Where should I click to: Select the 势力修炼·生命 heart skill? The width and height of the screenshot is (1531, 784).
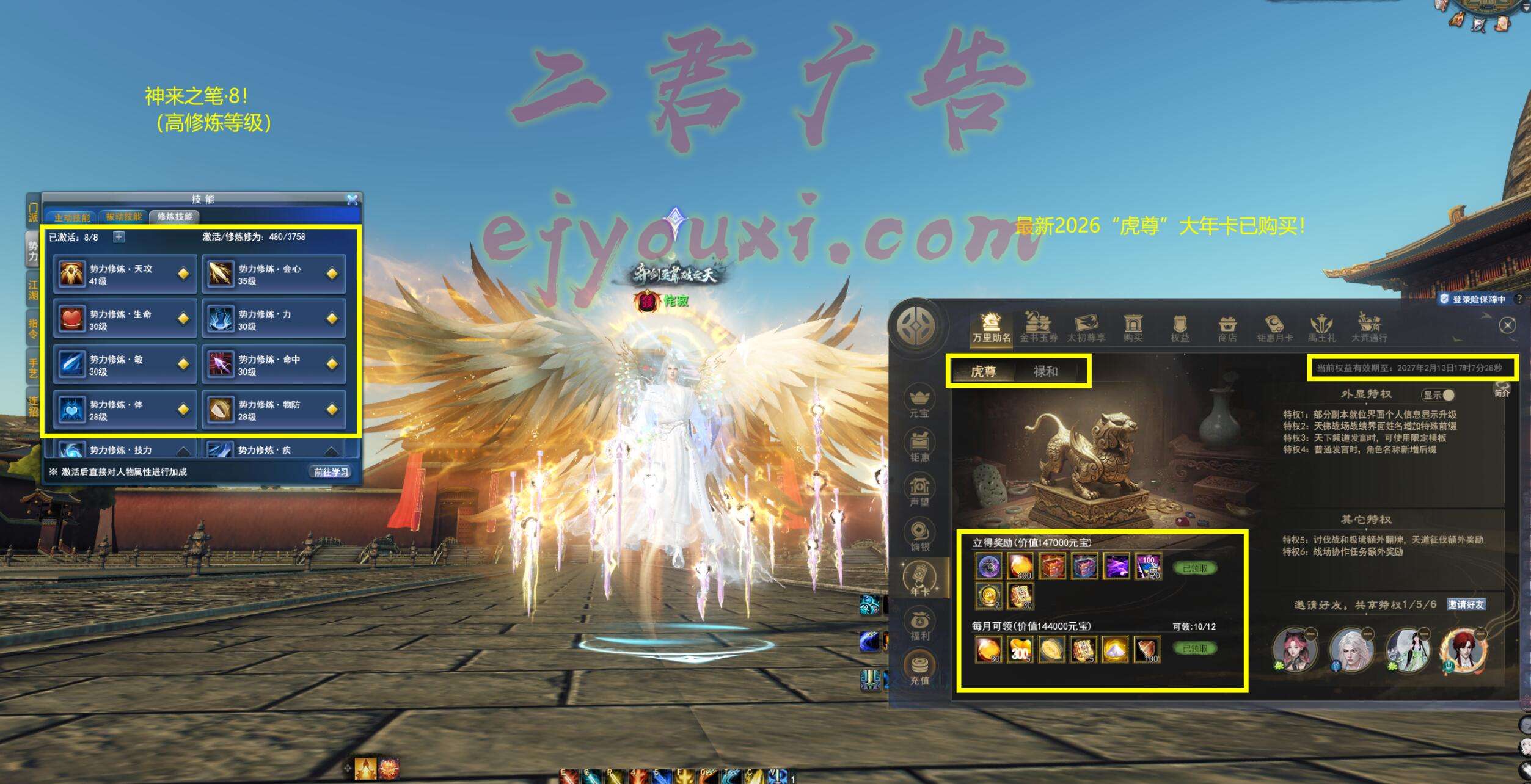[125, 319]
